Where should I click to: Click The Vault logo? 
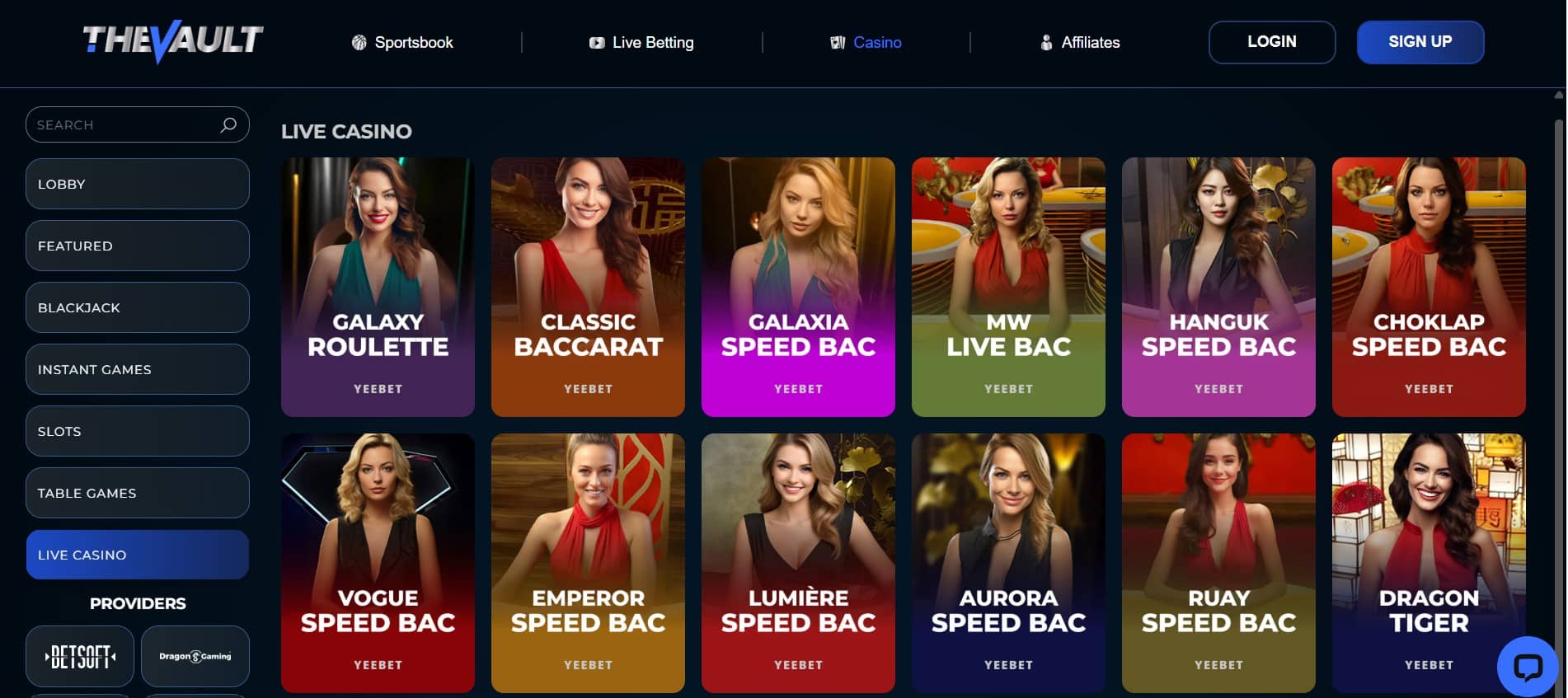click(x=173, y=41)
